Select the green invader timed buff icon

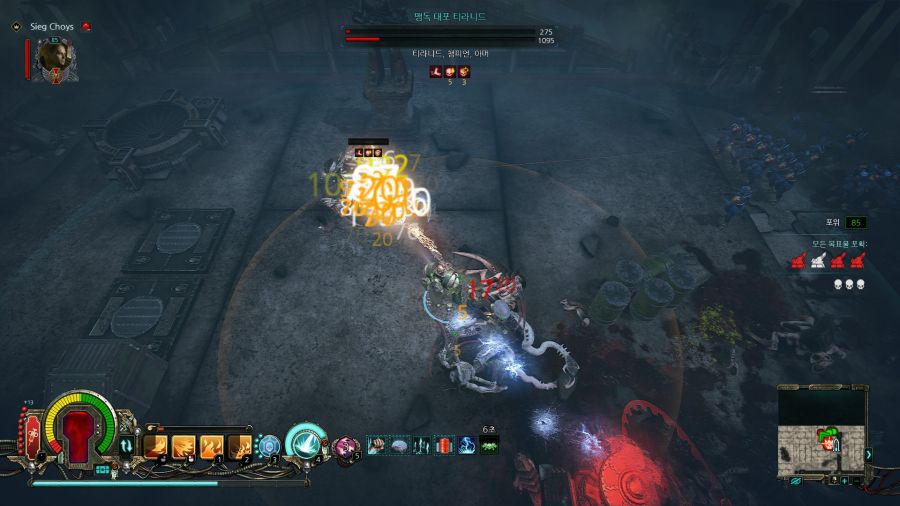point(489,445)
